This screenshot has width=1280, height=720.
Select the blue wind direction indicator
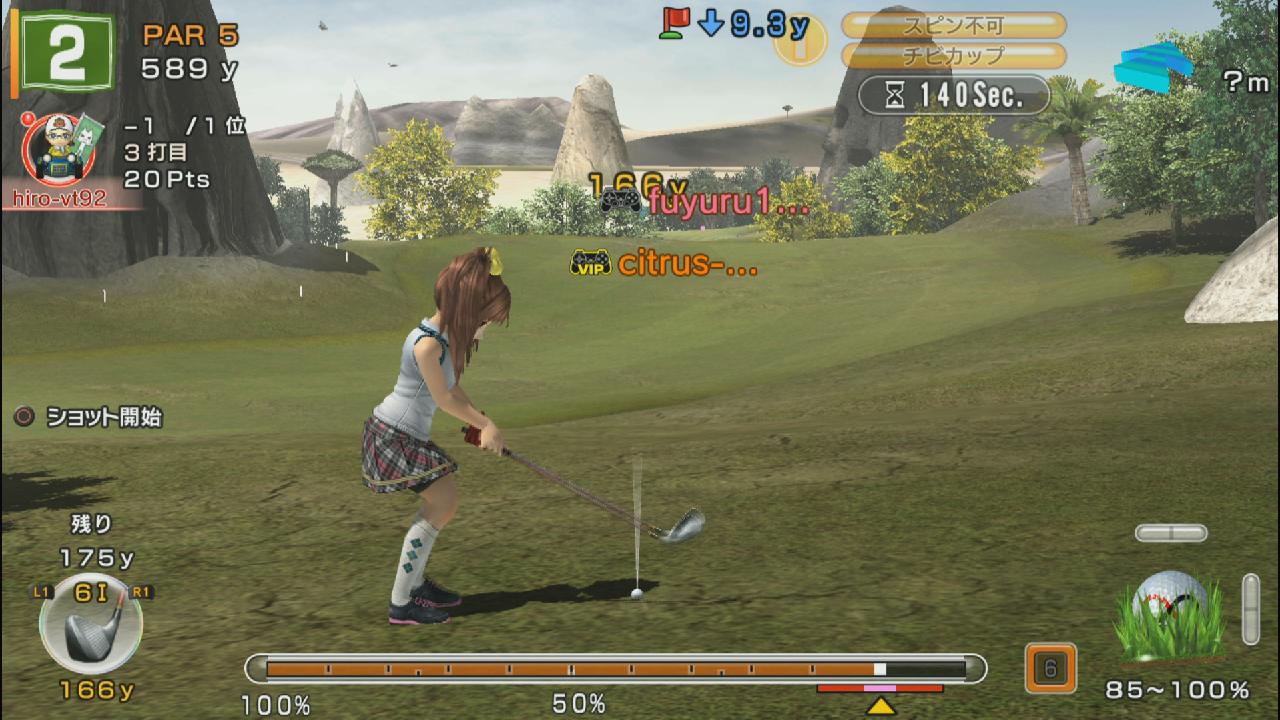point(1155,68)
